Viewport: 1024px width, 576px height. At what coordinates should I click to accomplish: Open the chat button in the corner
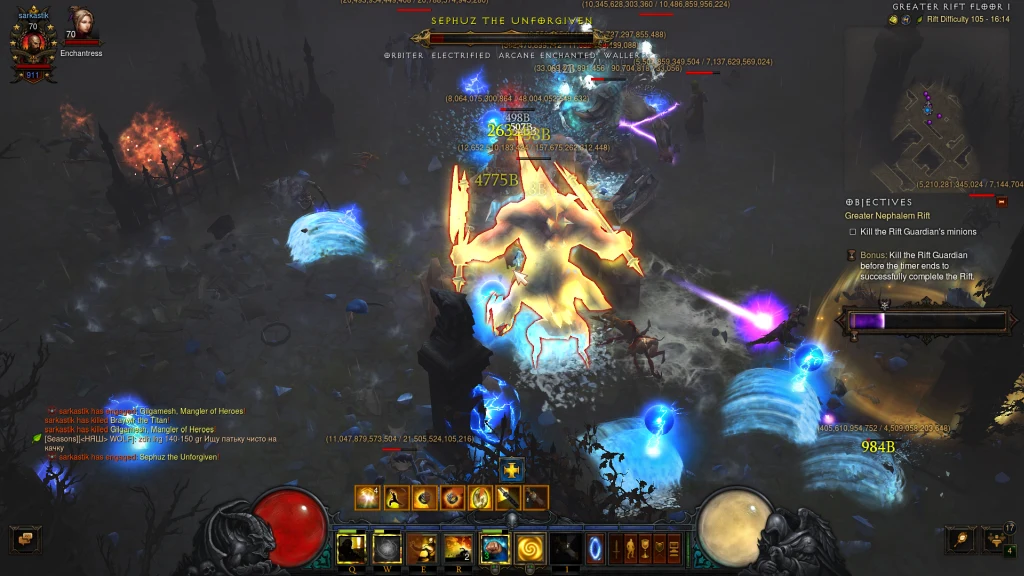(24, 539)
